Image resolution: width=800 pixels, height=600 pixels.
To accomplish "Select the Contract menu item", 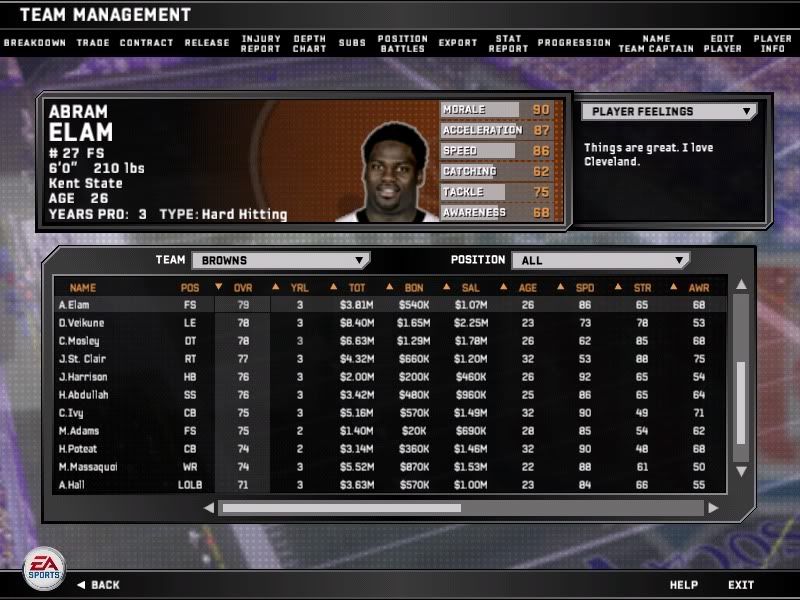I will (146, 43).
